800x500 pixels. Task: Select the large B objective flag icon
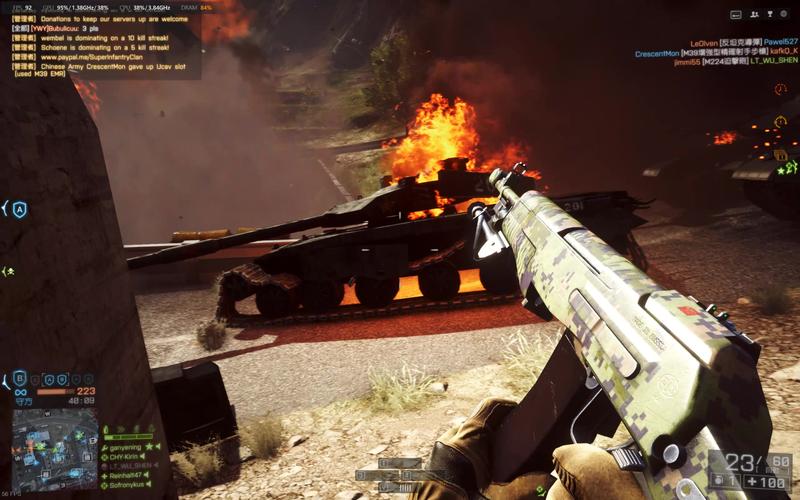(20, 379)
